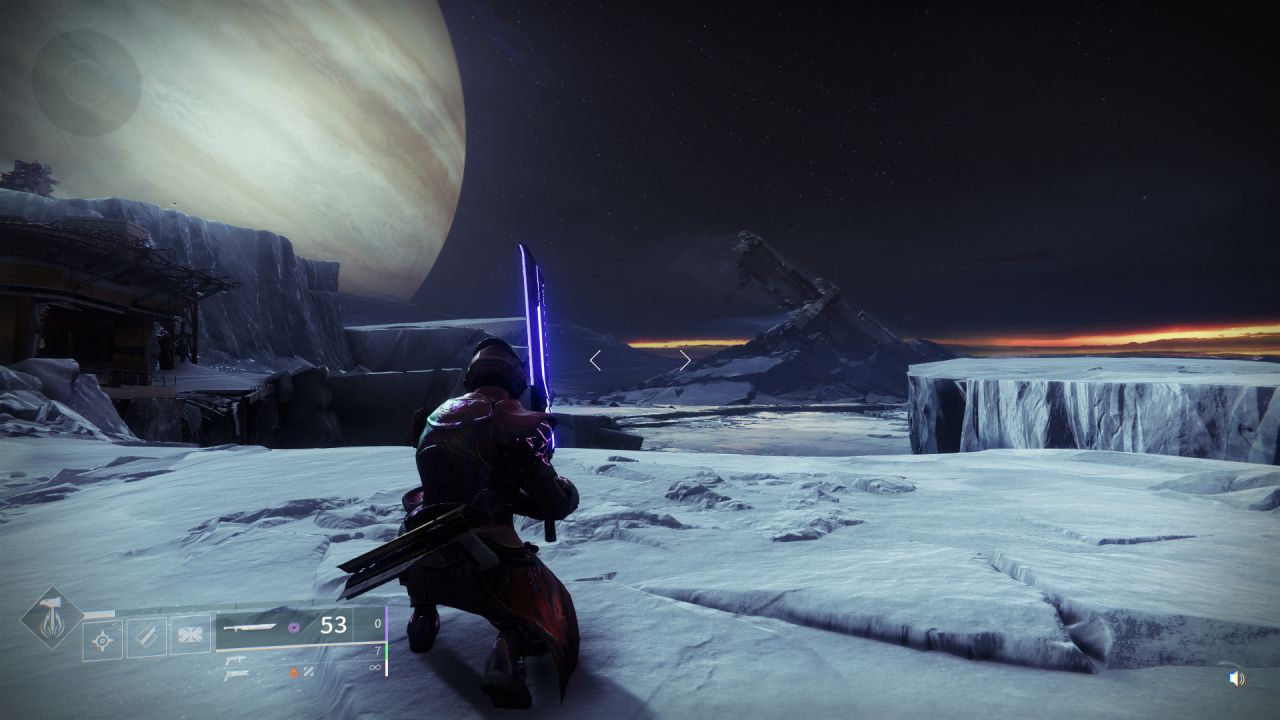Select the grenade ability icon
The height and width of the screenshot is (720, 1280).
102,639
